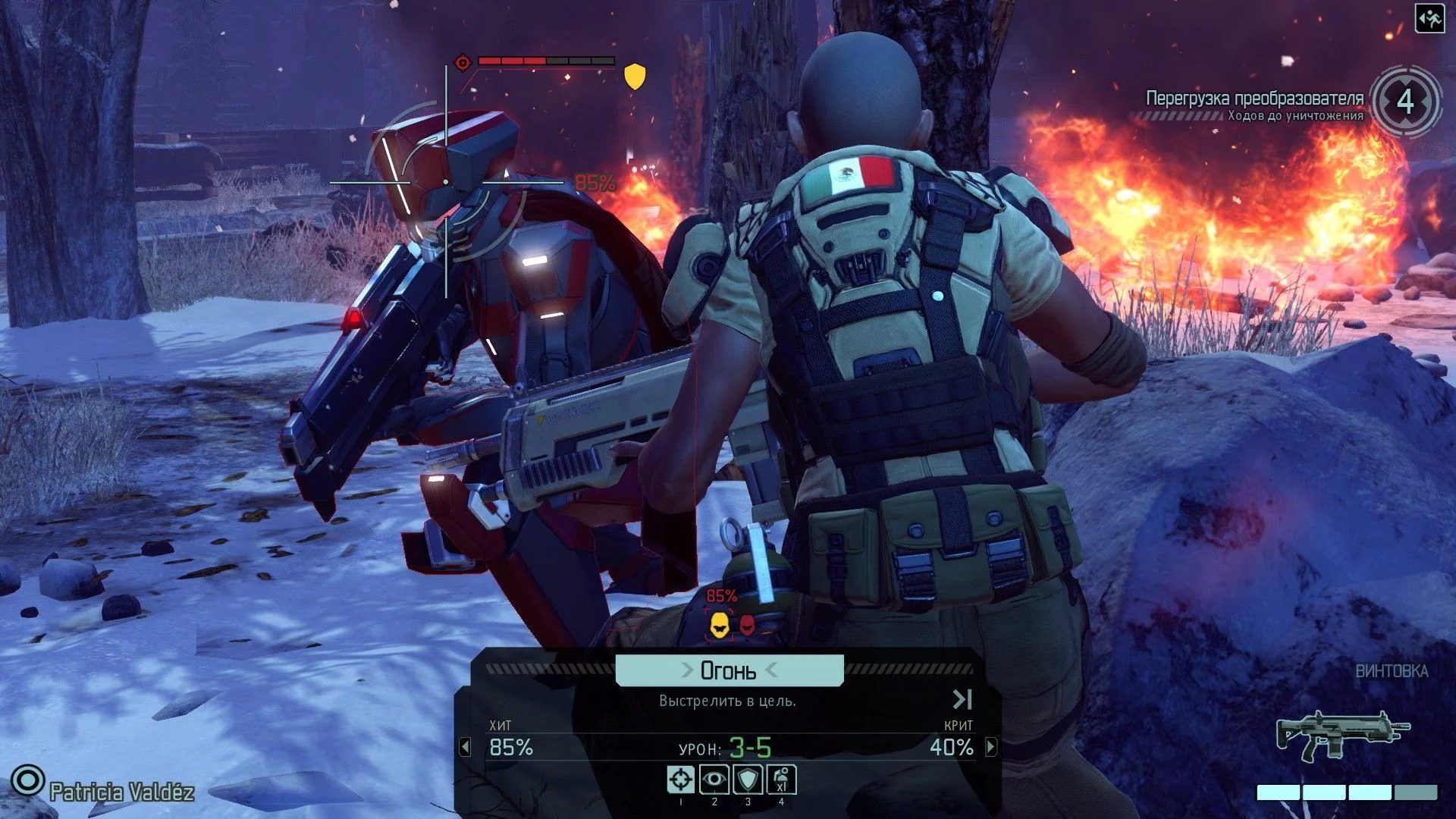Image resolution: width=1456 pixels, height=819 pixels.
Task: Confirm the Огонь fire action
Action: pyautogui.click(x=729, y=670)
